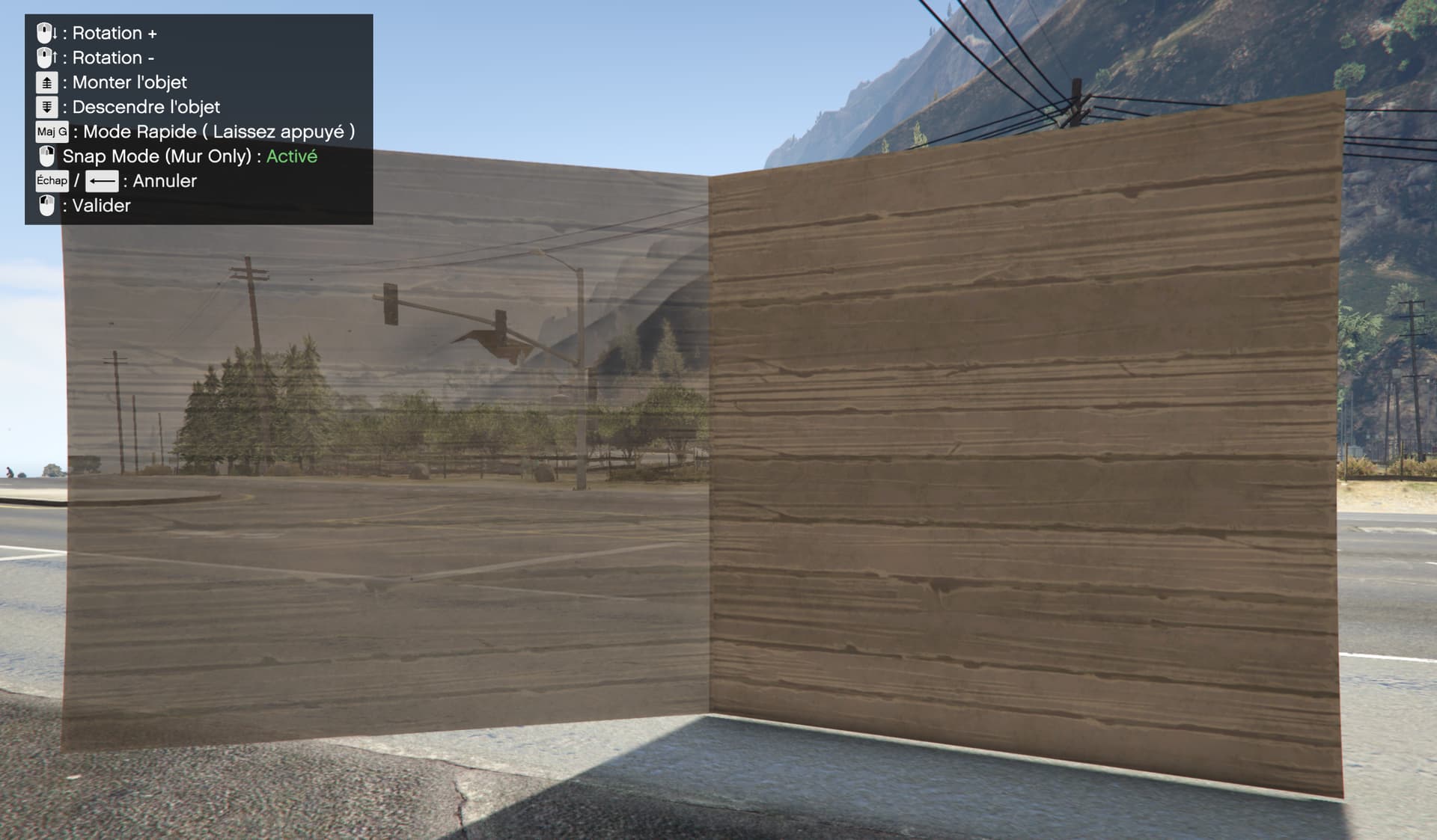Click the mouse scroll-down icon for Rotation +
Image resolution: width=1437 pixels, height=840 pixels.
coord(46,33)
